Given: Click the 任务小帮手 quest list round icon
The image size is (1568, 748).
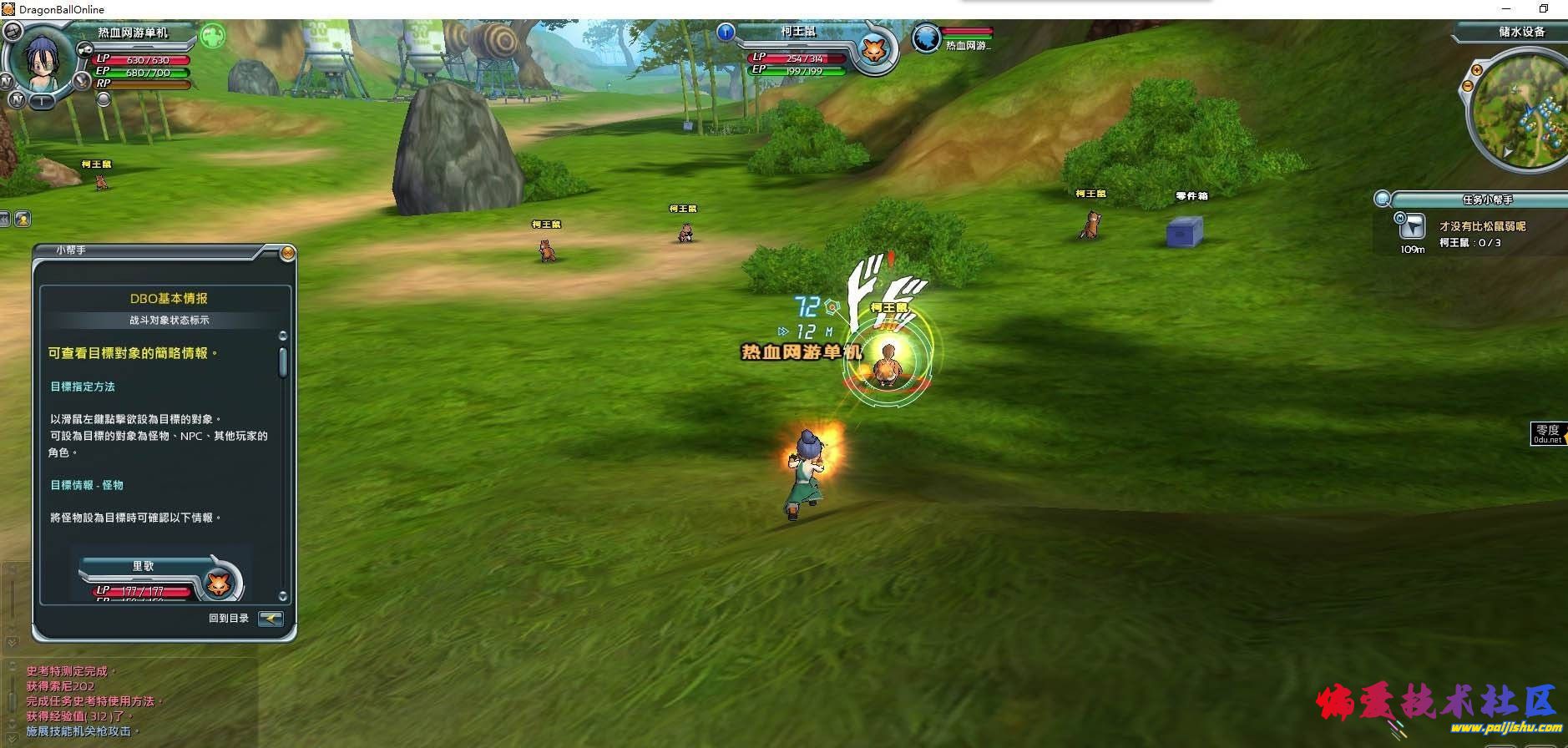Looking at the screenshot, I should click(x=1383, y=200).
